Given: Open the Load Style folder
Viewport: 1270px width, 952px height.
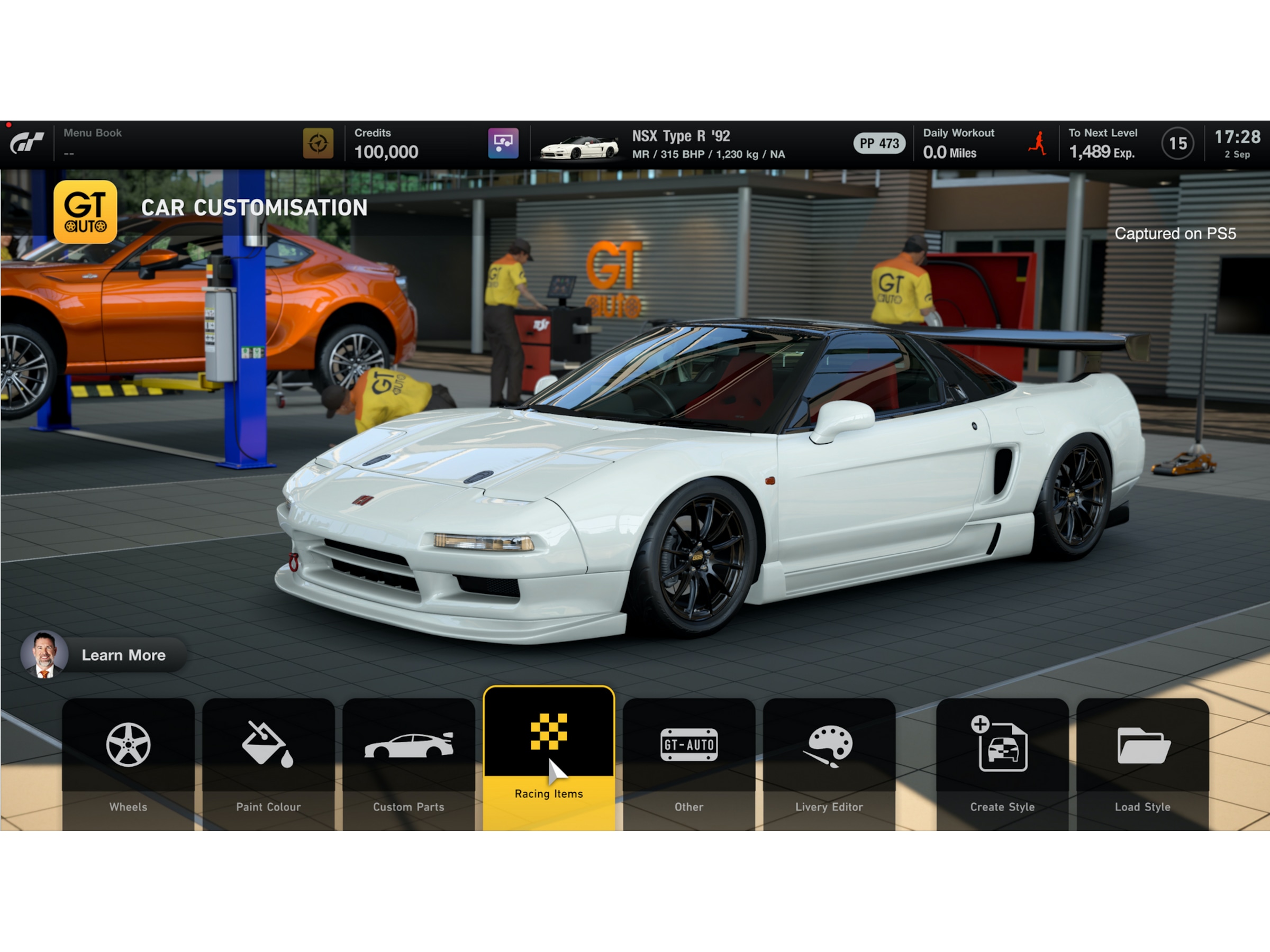Looking at the screenshot, I should point(1142,763).
